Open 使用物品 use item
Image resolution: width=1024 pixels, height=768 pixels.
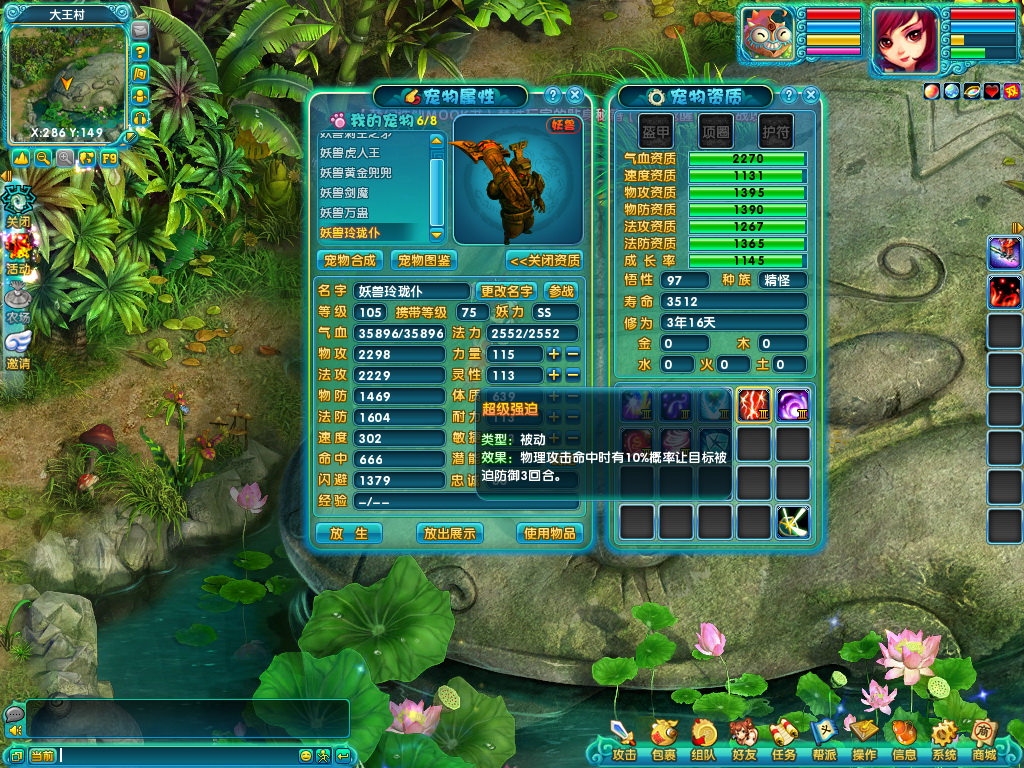[x=549, y=533]
